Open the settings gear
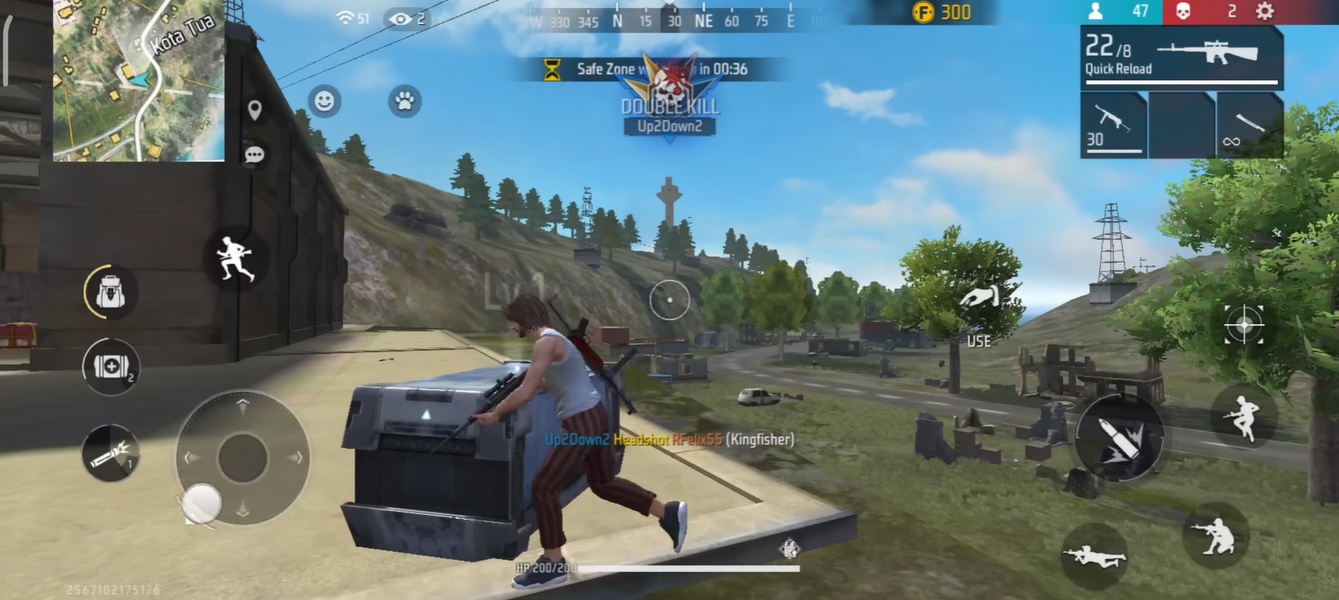The width and height of the screenshot is (1339, 600). tap(1265, 12)
